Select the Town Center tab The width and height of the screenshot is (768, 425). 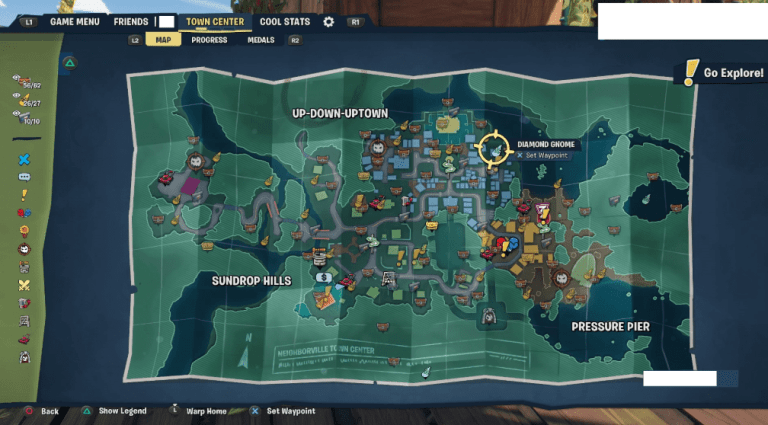[215, 21]
